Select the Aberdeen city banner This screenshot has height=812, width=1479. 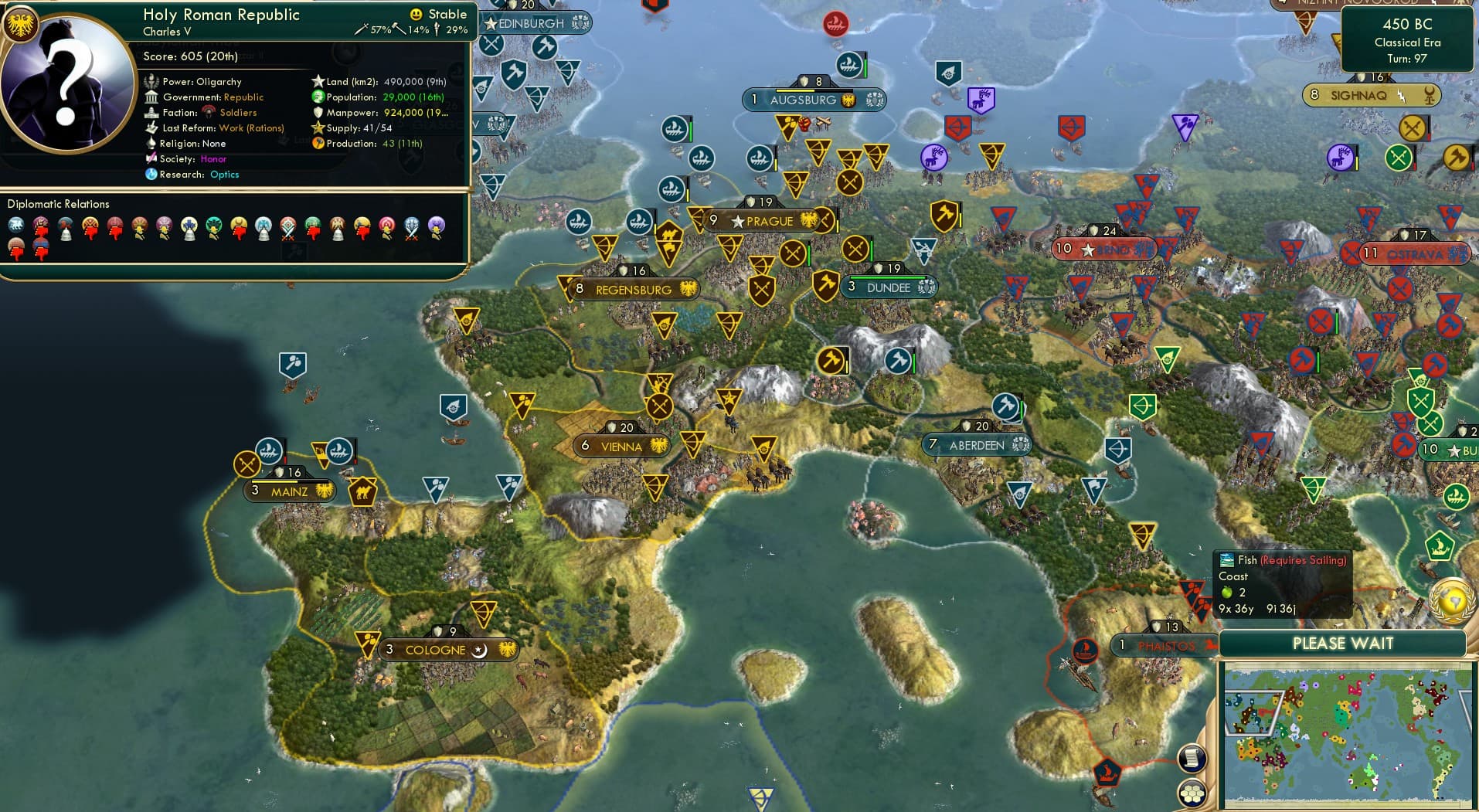tap(977, 445)
